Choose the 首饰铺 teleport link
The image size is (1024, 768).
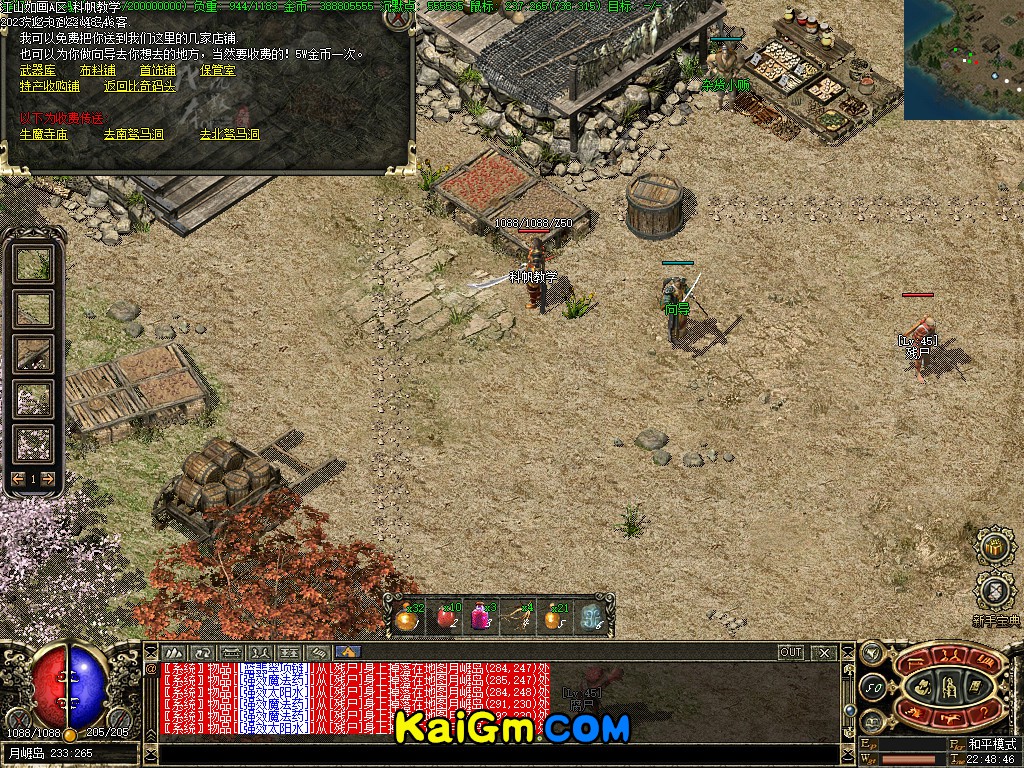point(157,71)
